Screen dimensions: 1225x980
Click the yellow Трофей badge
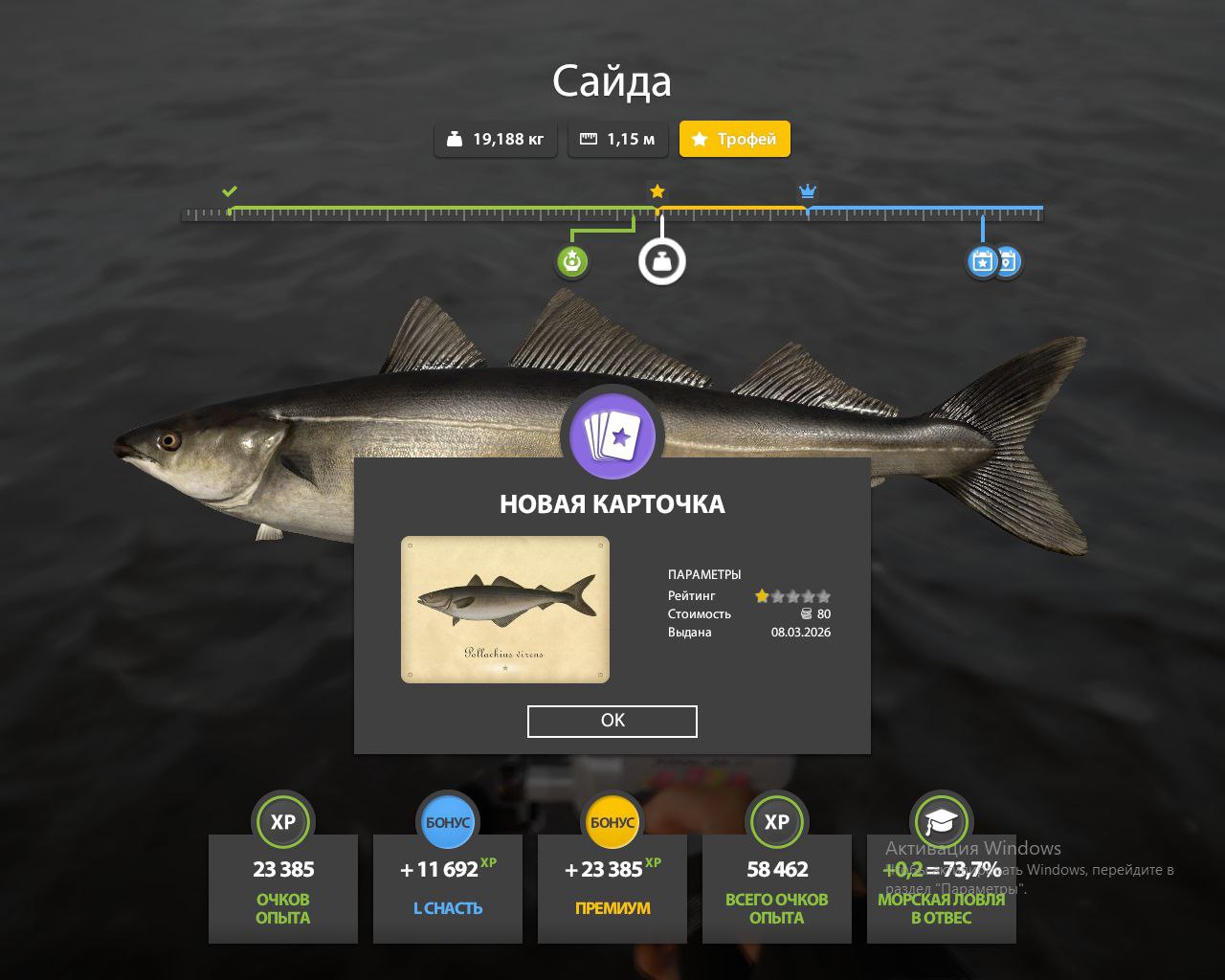(735, 139)
